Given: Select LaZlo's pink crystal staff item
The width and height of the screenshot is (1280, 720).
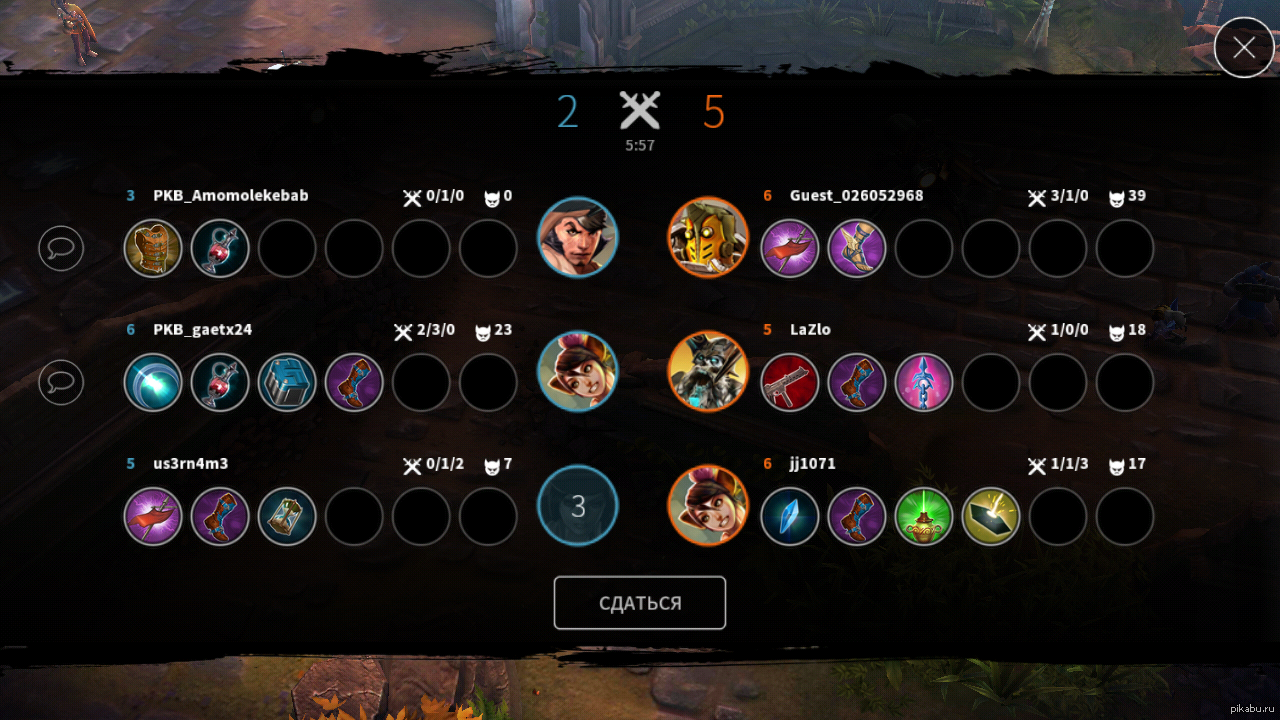Looking at the screenshot, I should tap(924, 382).
